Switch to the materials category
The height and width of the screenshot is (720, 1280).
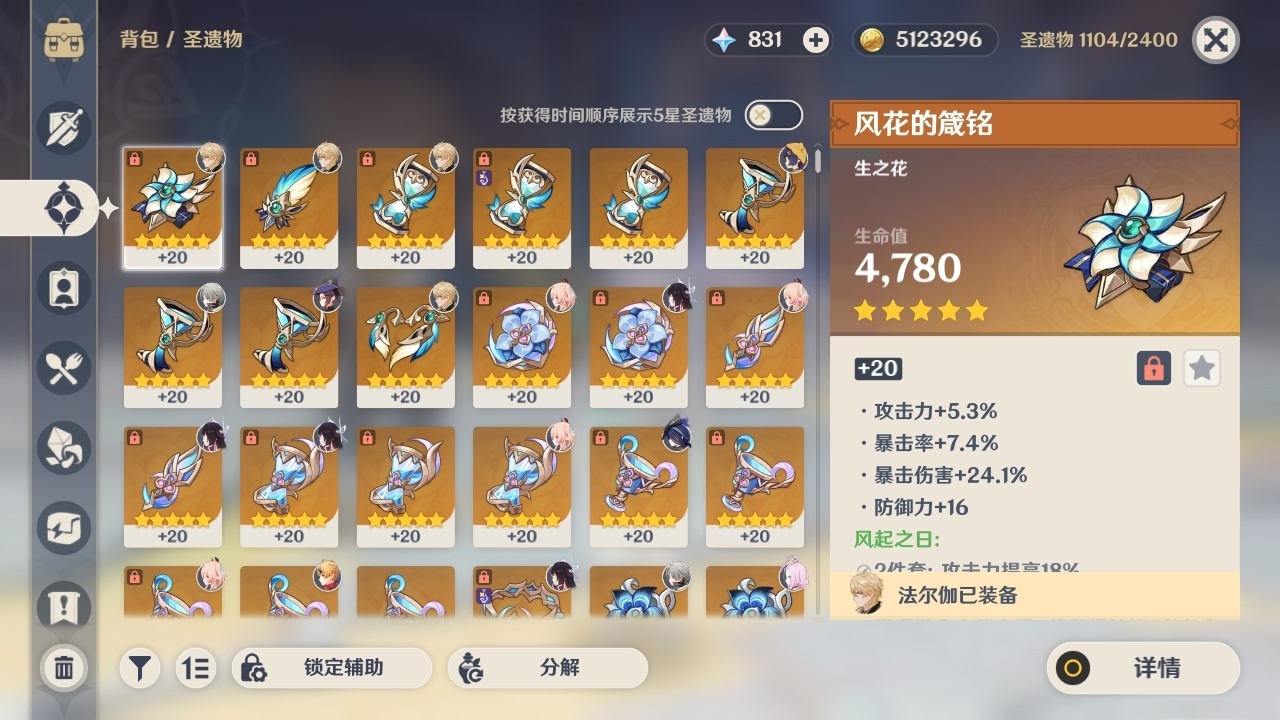[x=63, y=448]
